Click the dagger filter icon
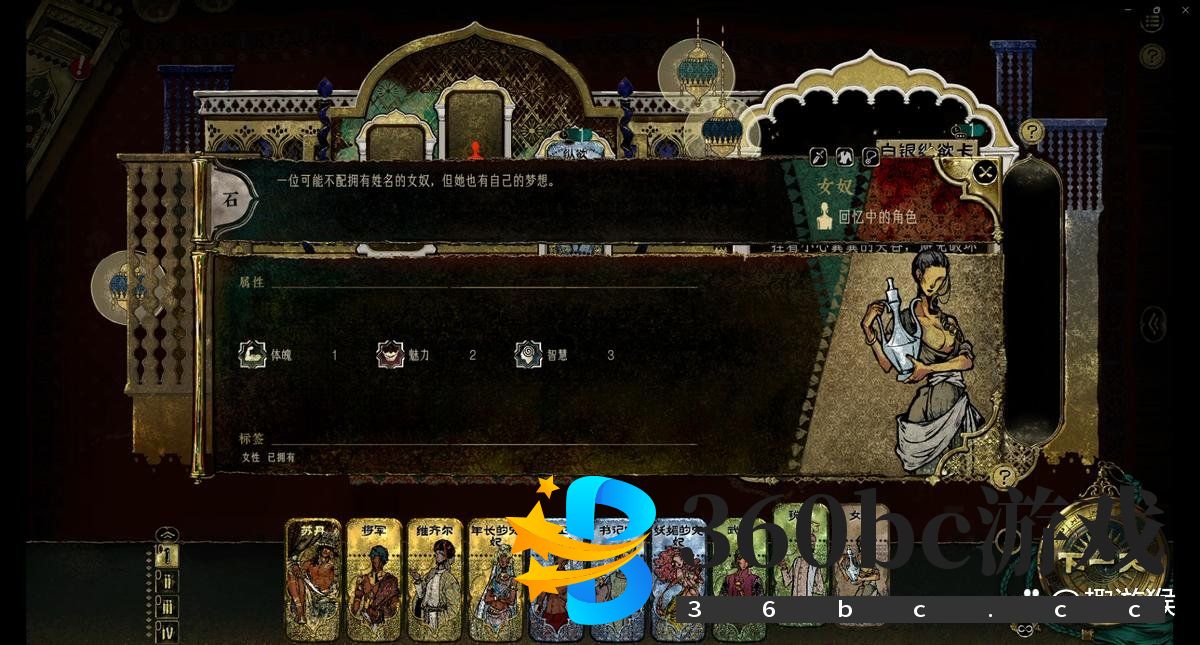The width and height of the screenshot is (1200, 645). [x=818, y=156]
